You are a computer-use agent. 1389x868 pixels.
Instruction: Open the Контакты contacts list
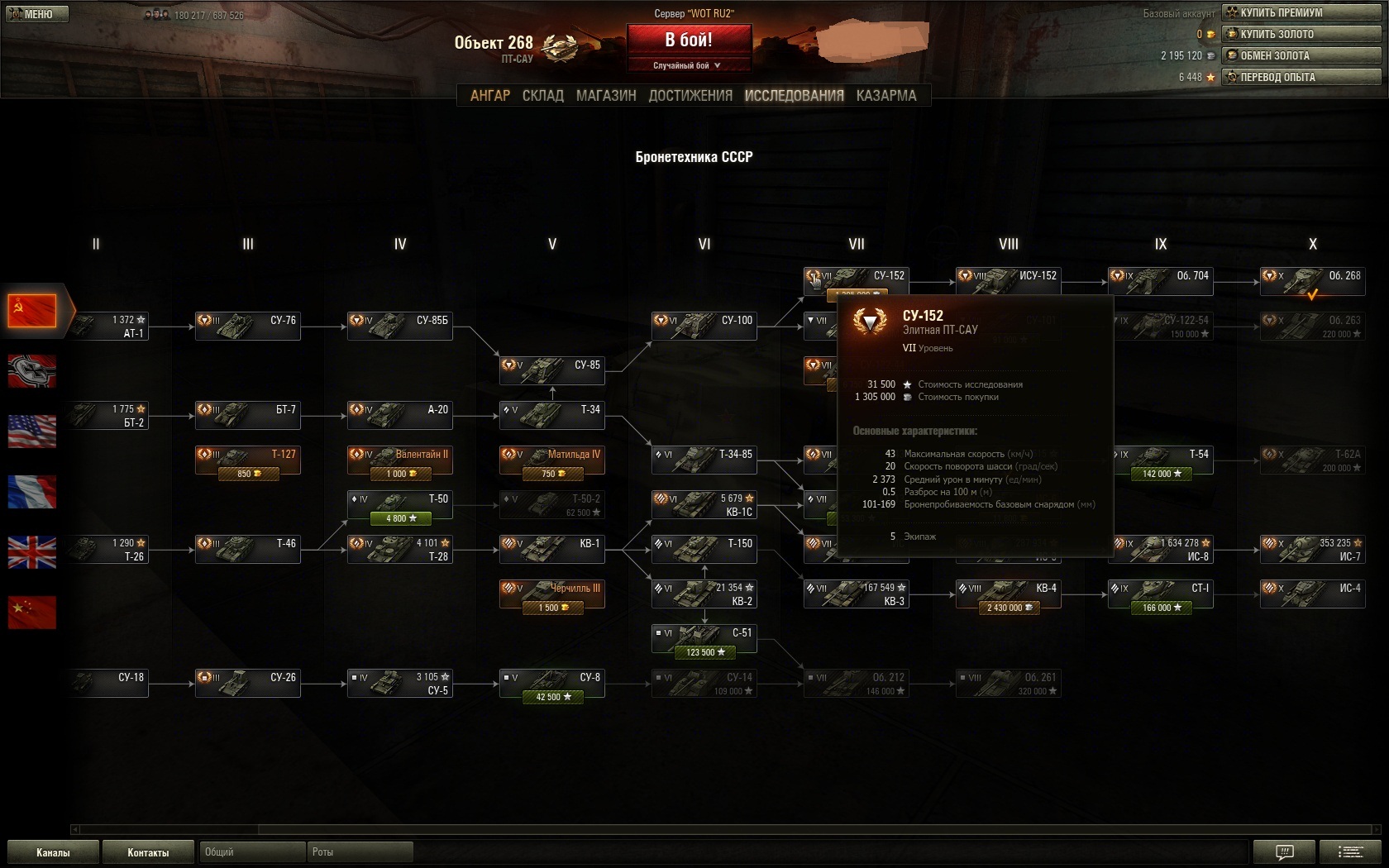point(148,852)
